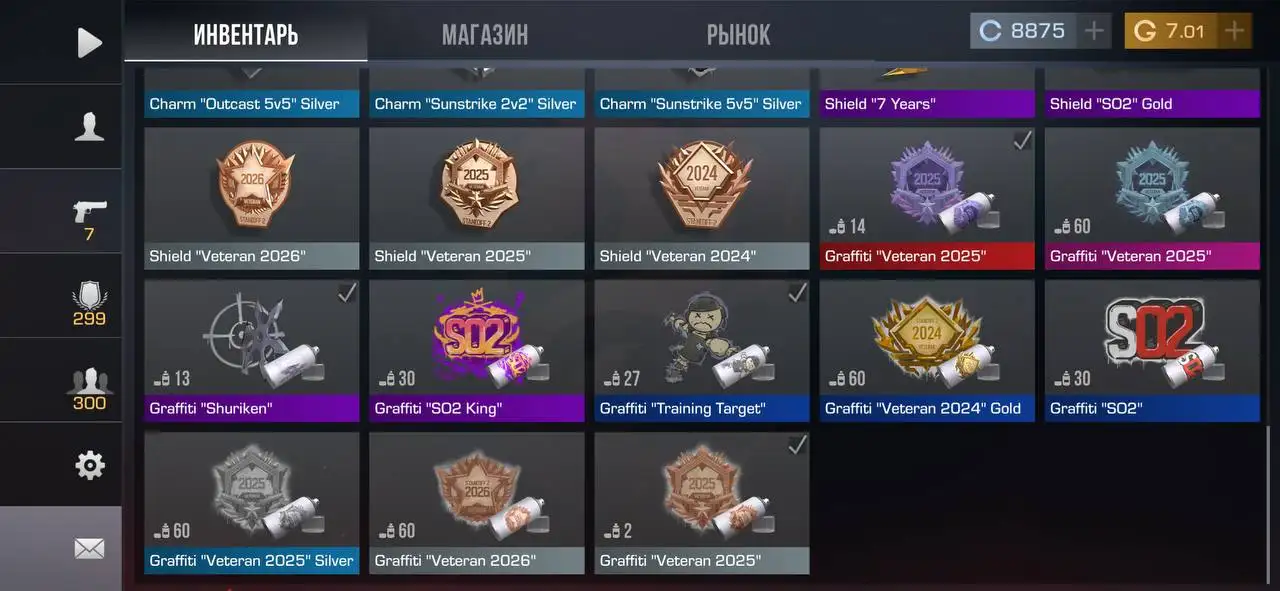Viewport: 1280px width, 591px height.
Task: Open the РЫНОК market tab
Action: coord(738,36)
